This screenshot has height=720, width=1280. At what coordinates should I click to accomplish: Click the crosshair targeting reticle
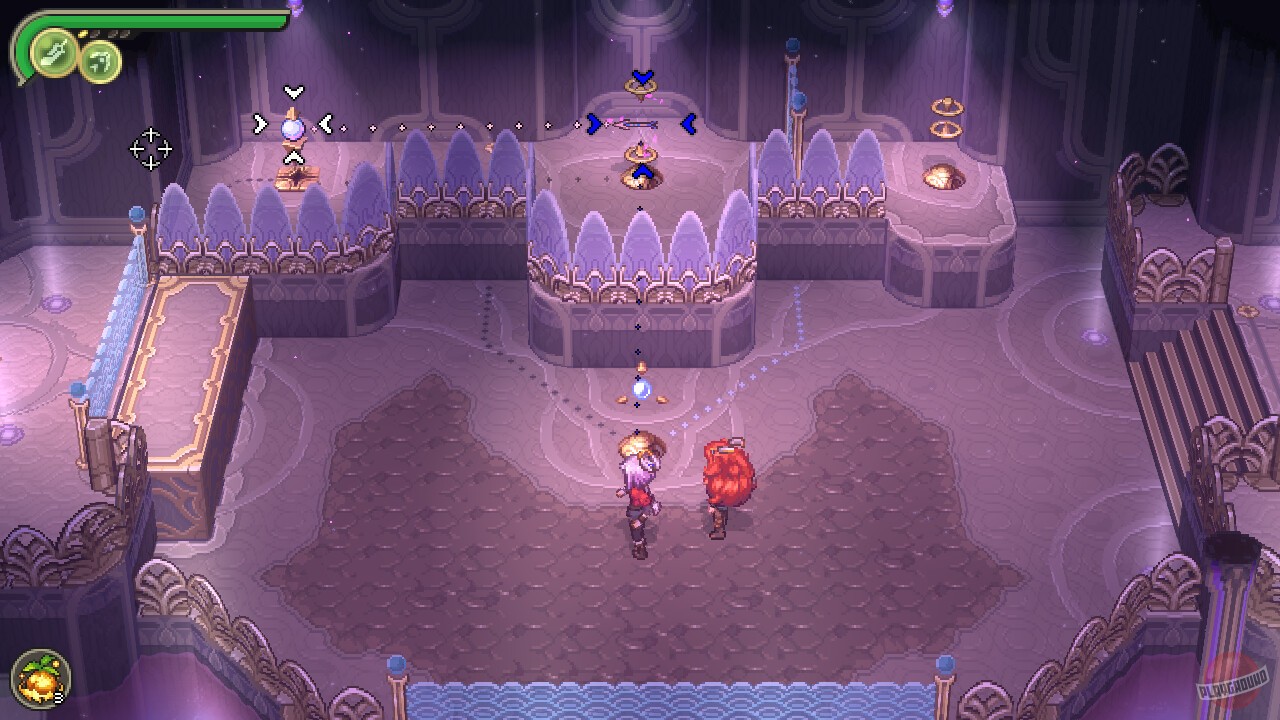pos(150,149)
